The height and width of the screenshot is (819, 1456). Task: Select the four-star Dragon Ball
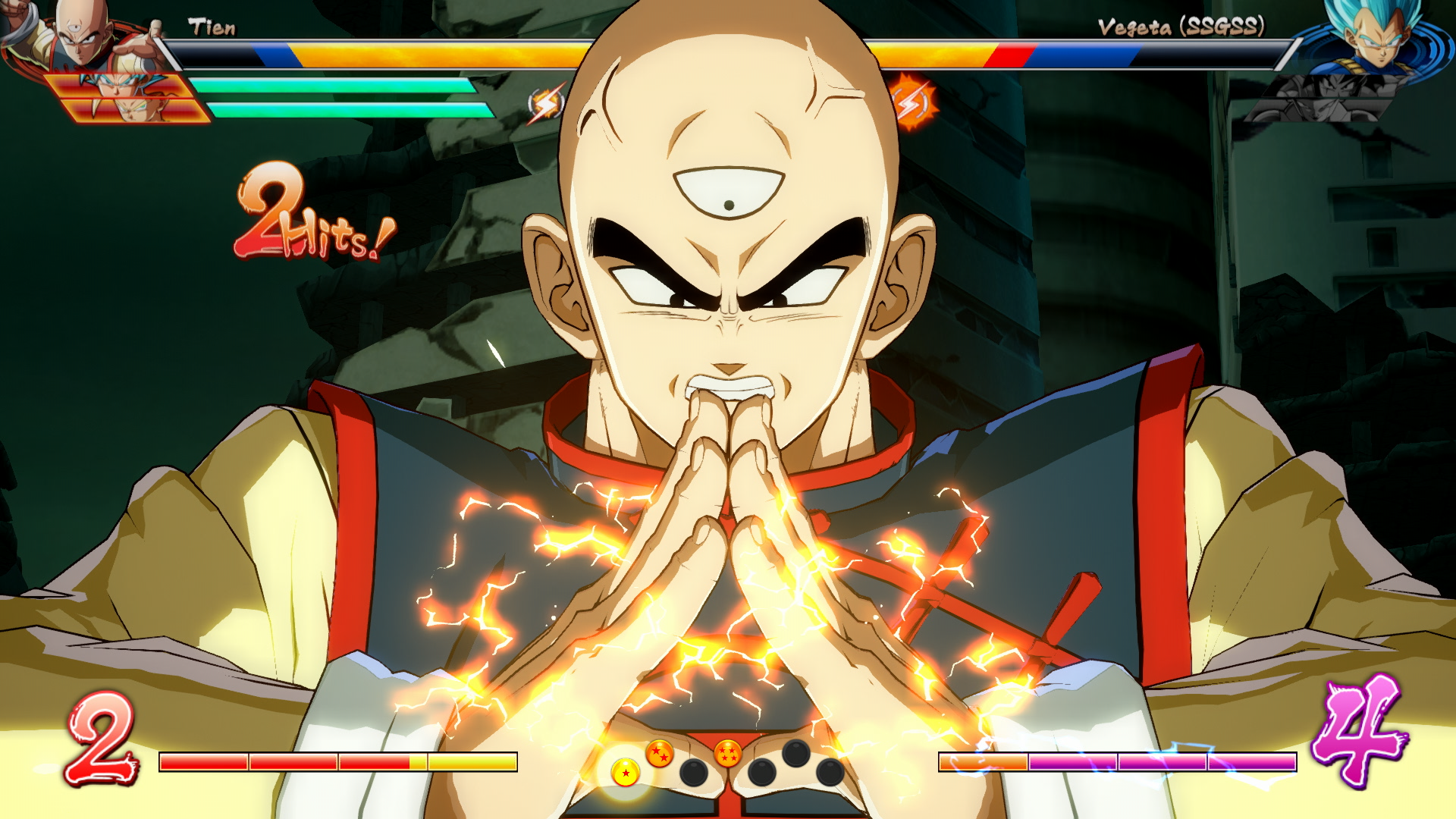(728, 752)
